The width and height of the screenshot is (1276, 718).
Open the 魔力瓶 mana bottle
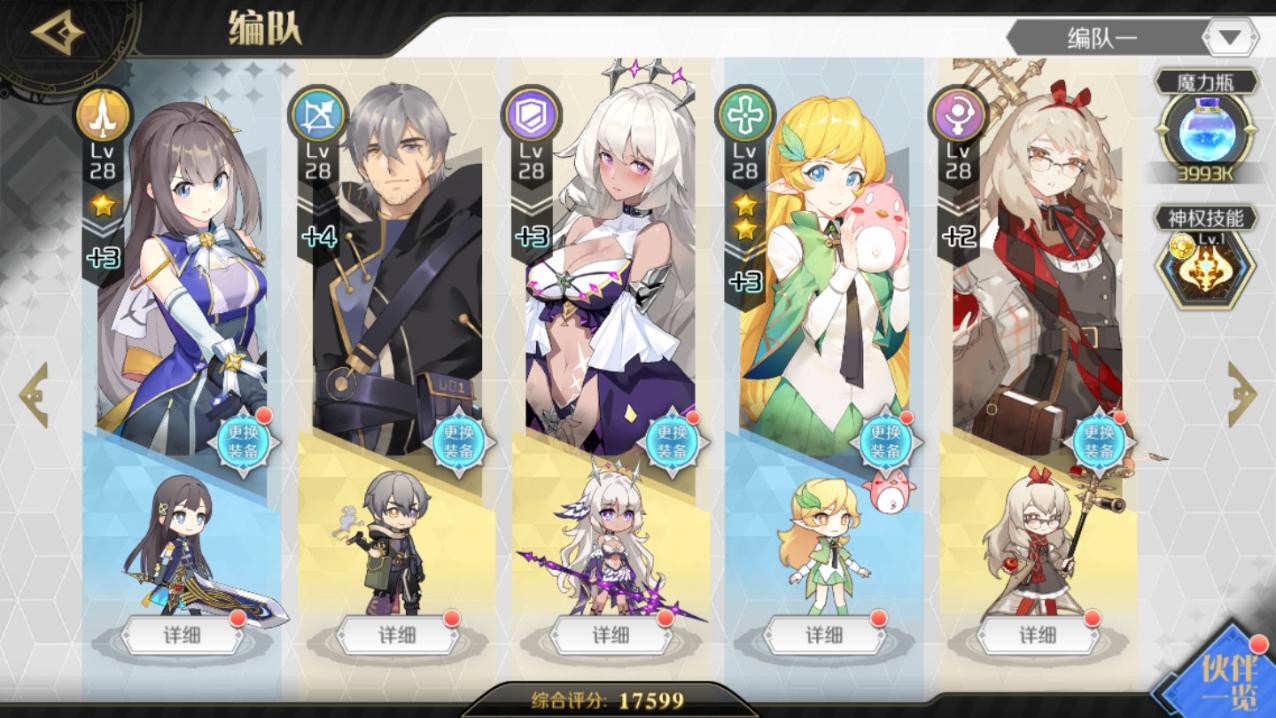[x=1206, y=132]
